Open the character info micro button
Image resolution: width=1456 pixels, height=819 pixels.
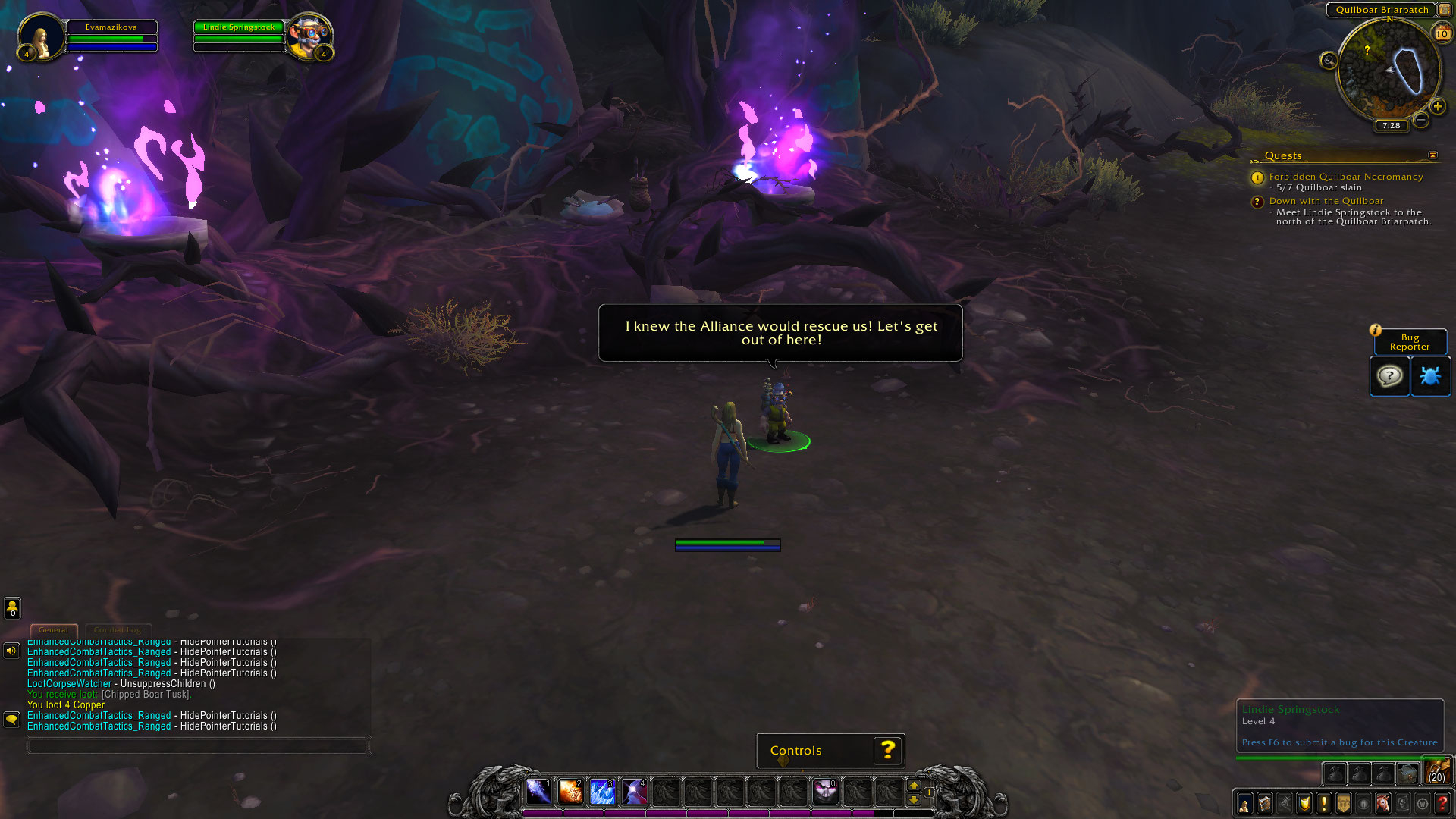tap(1244, 804)
